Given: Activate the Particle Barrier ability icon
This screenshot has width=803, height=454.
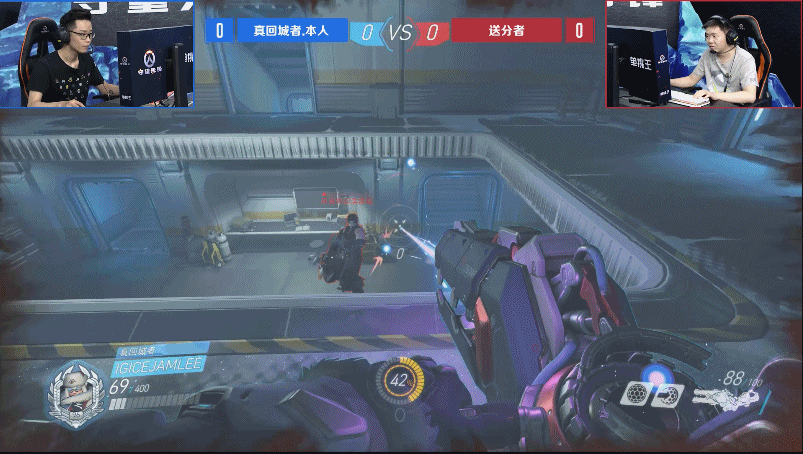Looking at the screenshot, I should click(x=634, y=395).
